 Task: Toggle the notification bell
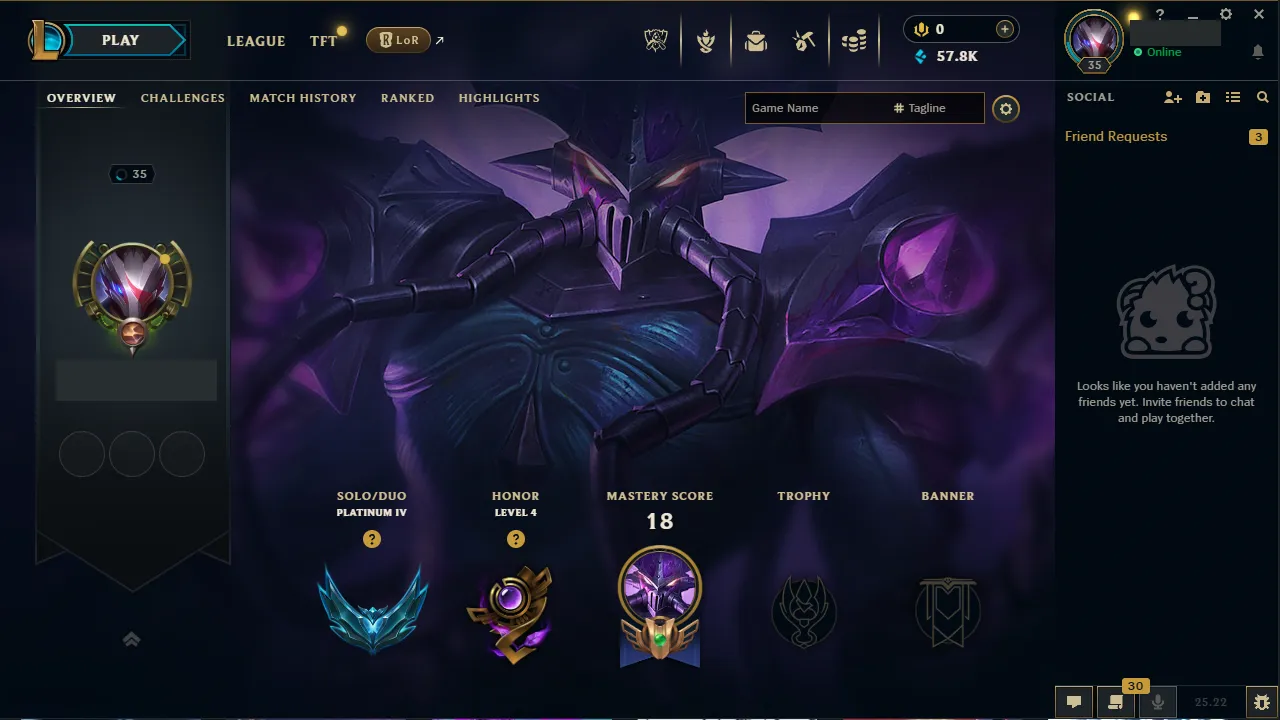click(x=1258, y=51)
